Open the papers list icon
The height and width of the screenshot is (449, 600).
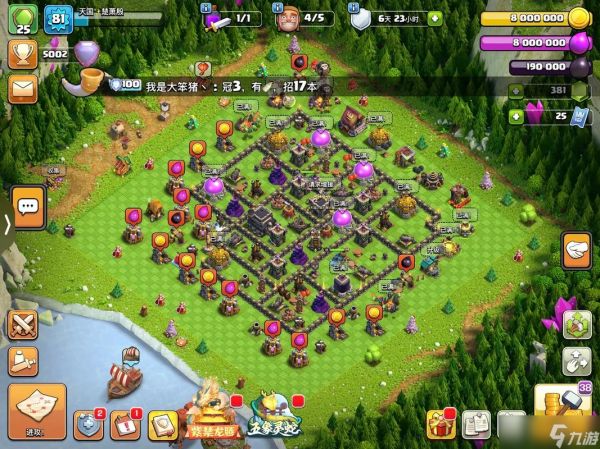tap(475, 424)
